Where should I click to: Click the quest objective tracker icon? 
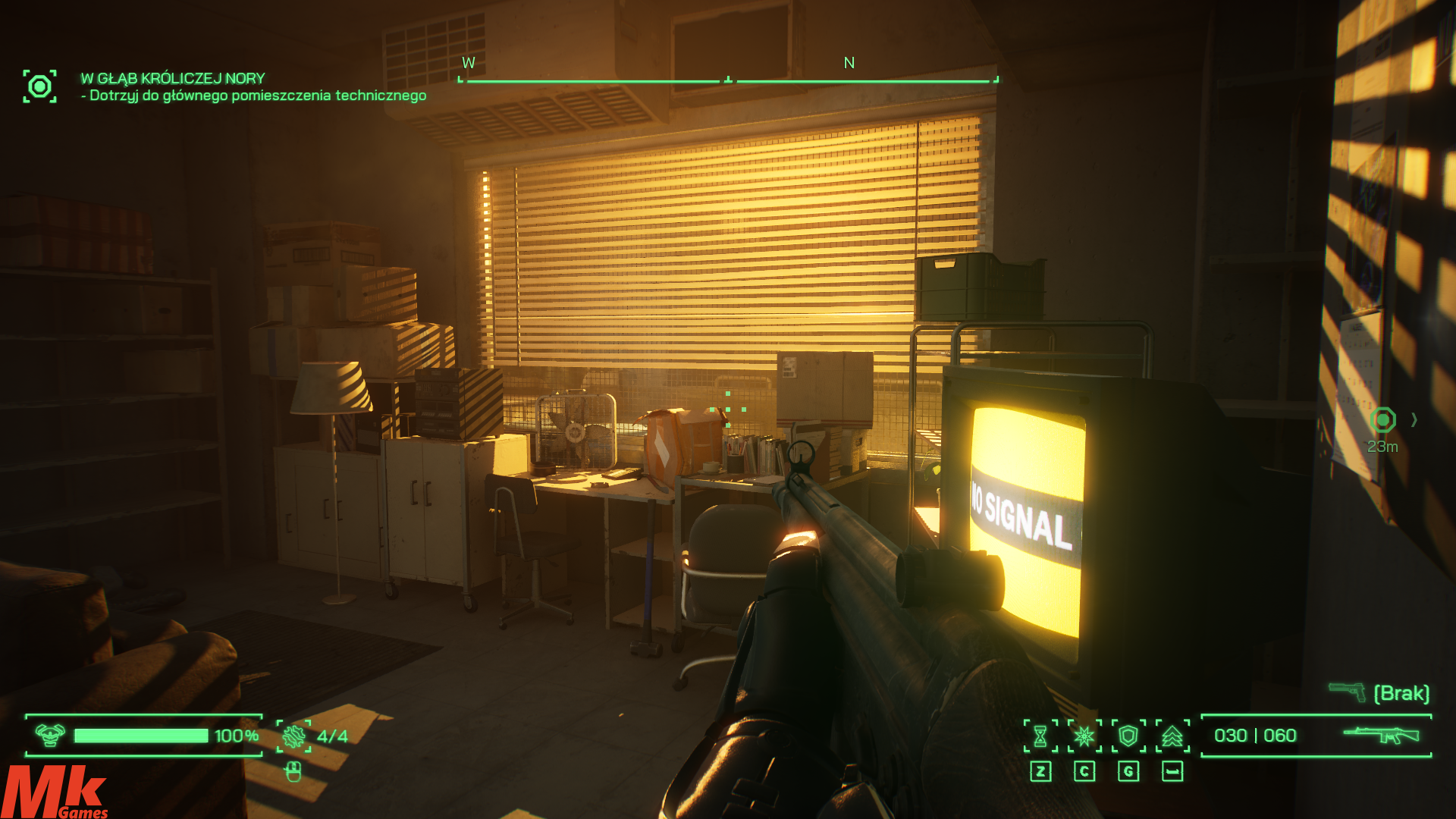click(39, 86)
